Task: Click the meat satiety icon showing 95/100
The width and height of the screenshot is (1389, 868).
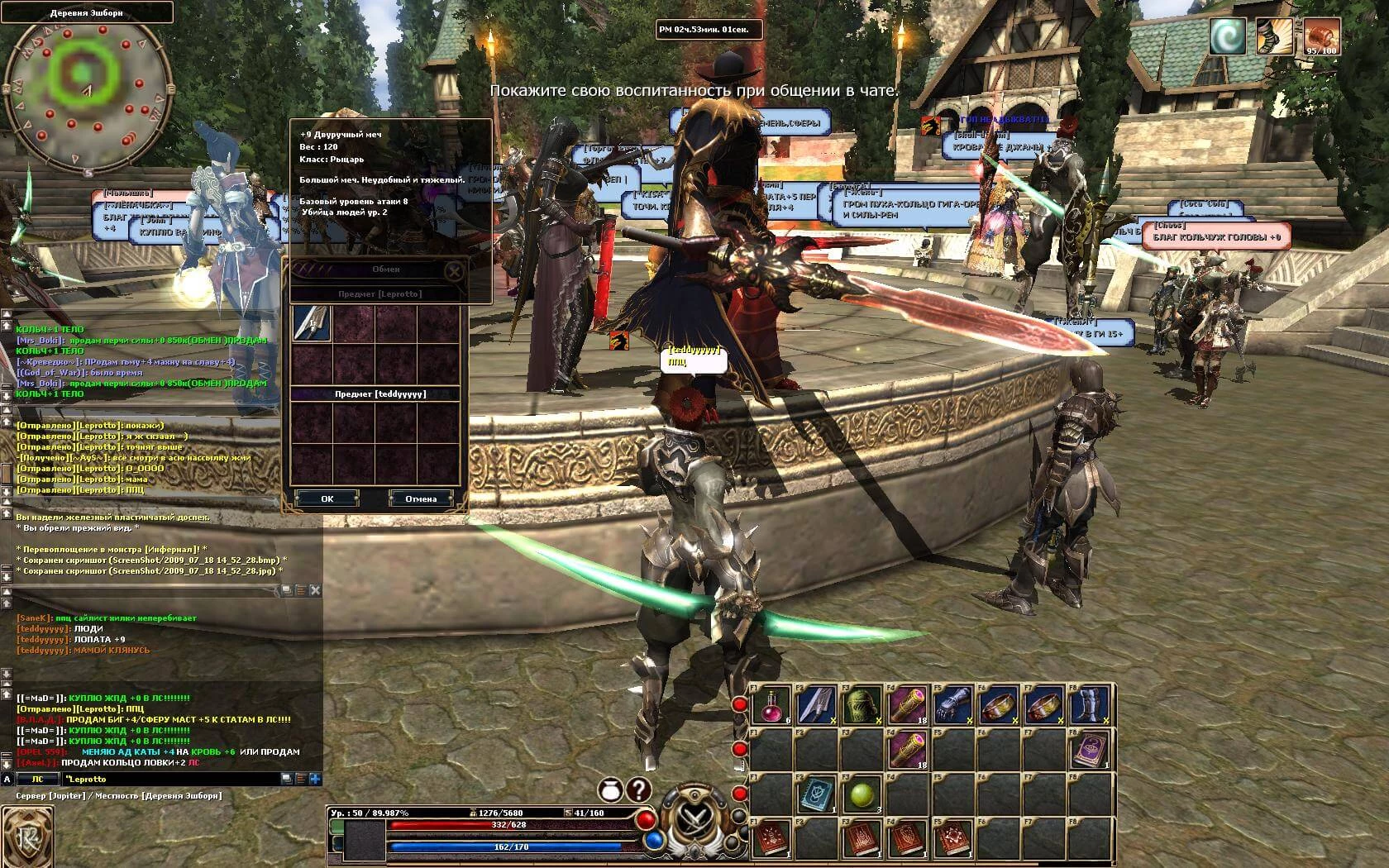Action: pos(1320,37)
